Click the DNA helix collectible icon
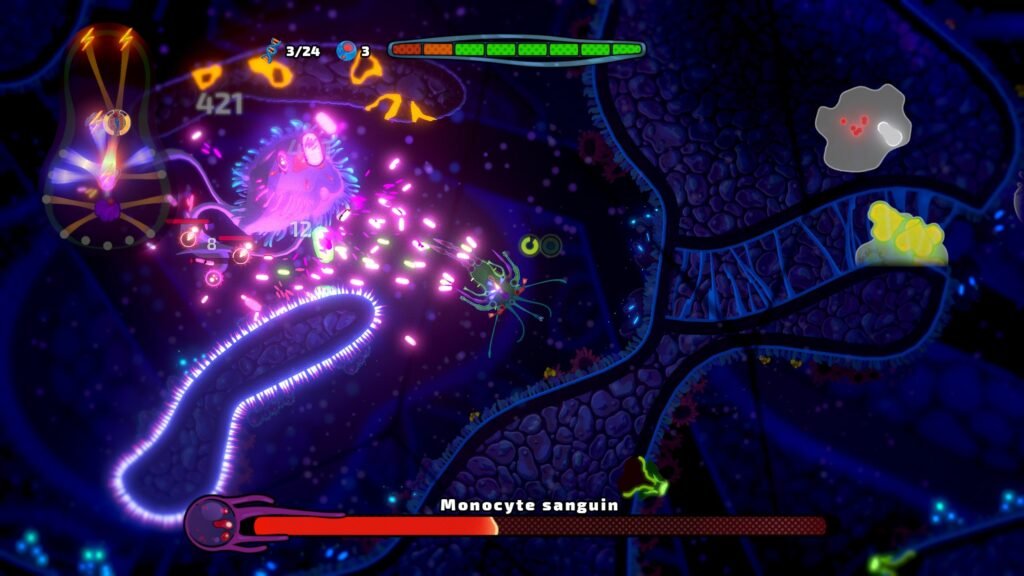Screen dimensions: 1024x576 (271, 50)
